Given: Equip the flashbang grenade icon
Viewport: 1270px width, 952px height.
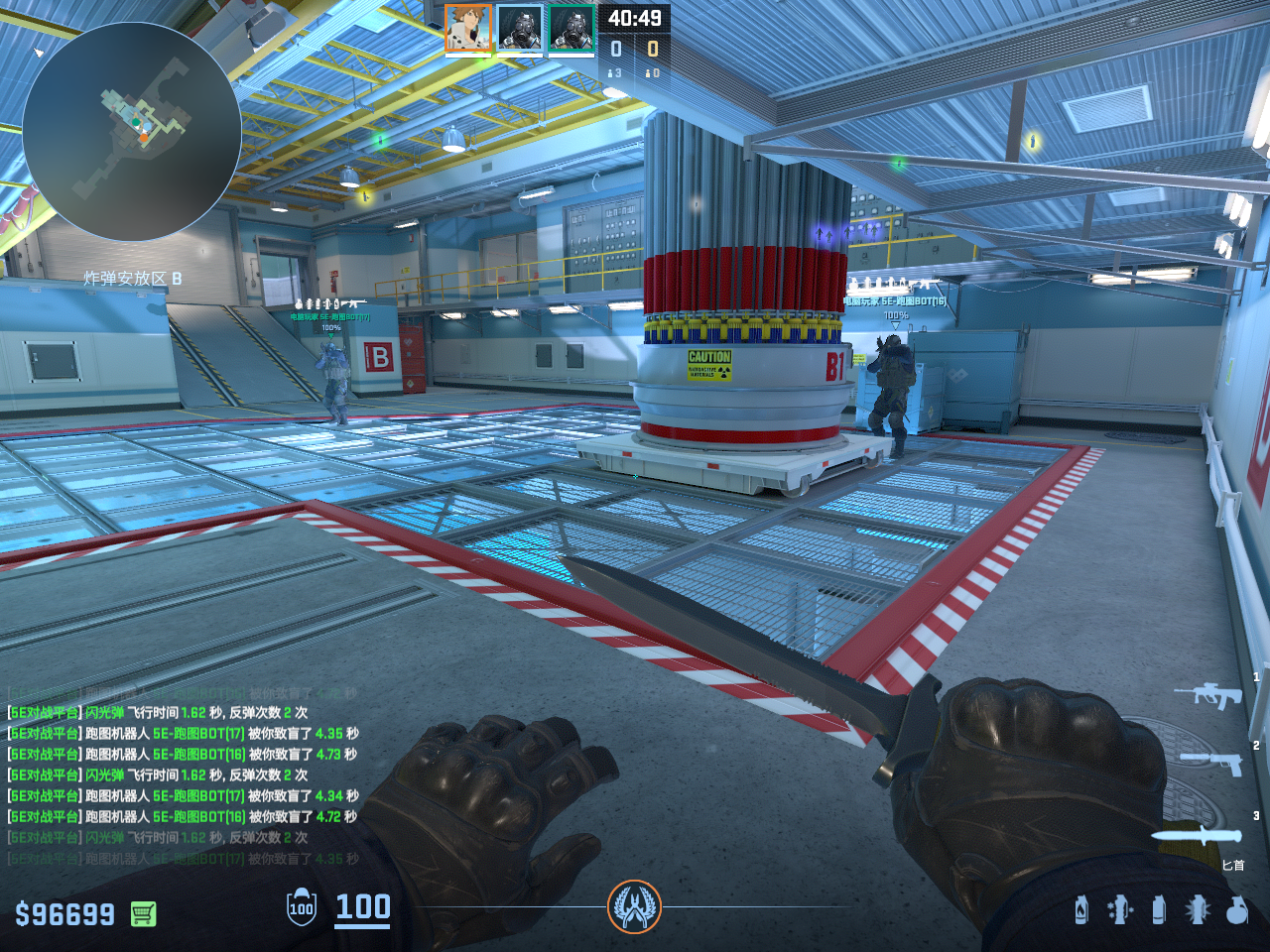Looking at the screenshot, I should [x=1198, y=909].
